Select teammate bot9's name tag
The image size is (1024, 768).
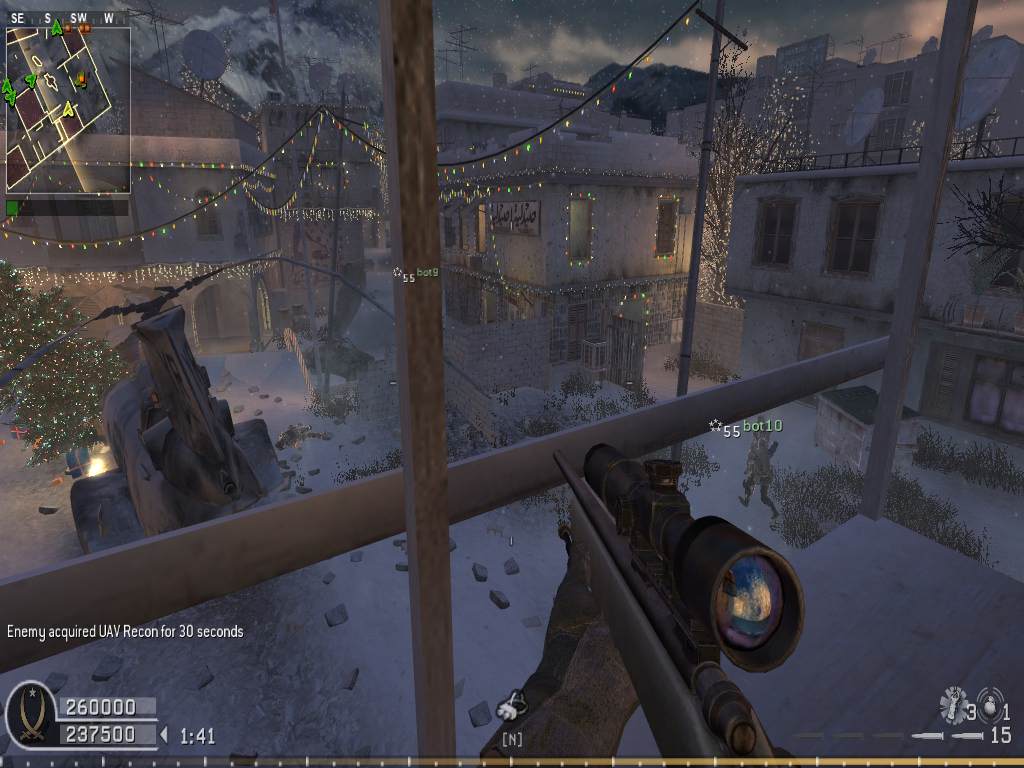tap(428, 272)
